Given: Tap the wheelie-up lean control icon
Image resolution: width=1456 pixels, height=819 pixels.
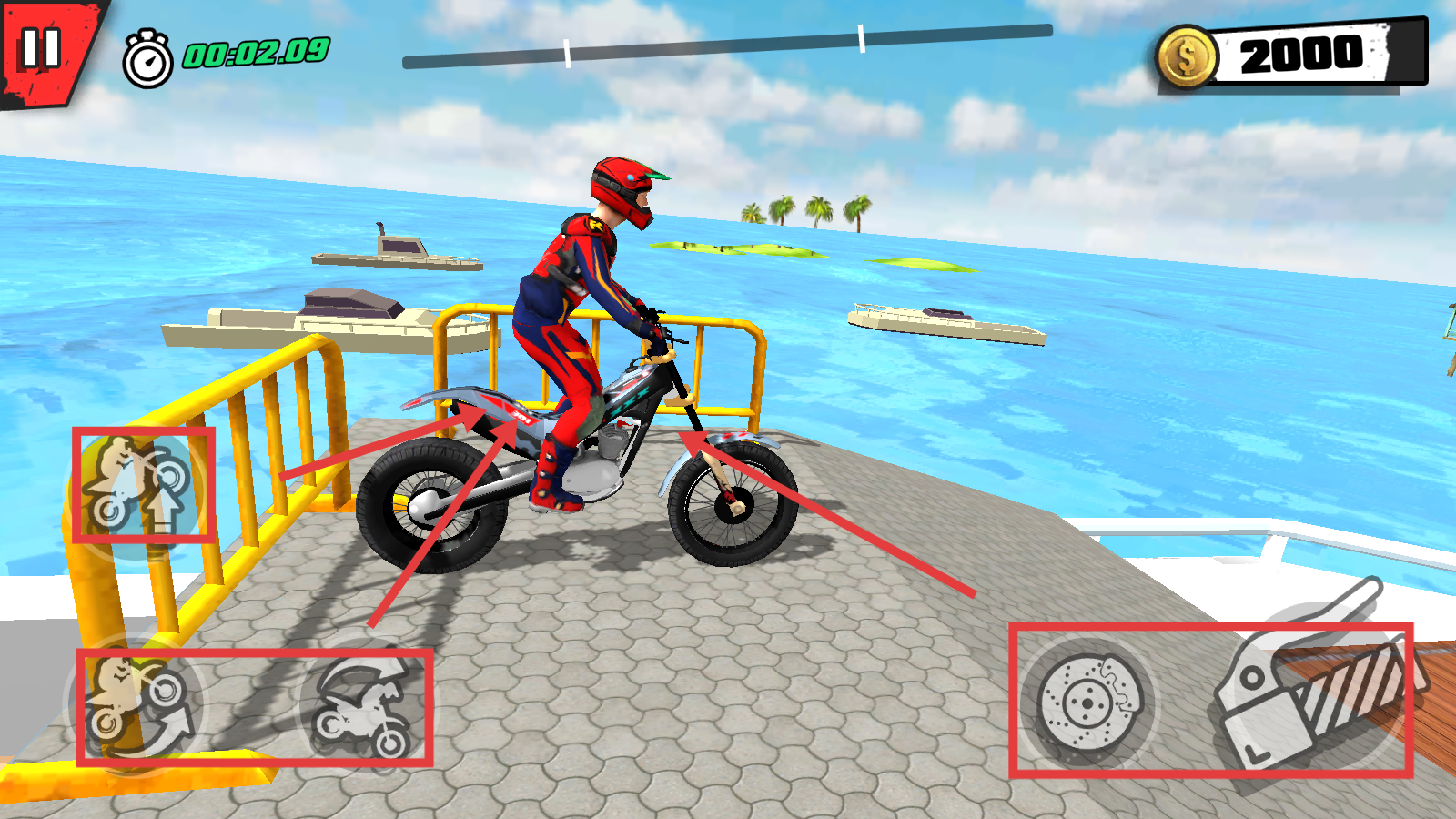Looking at the screenshot, I should click(141, 487).
